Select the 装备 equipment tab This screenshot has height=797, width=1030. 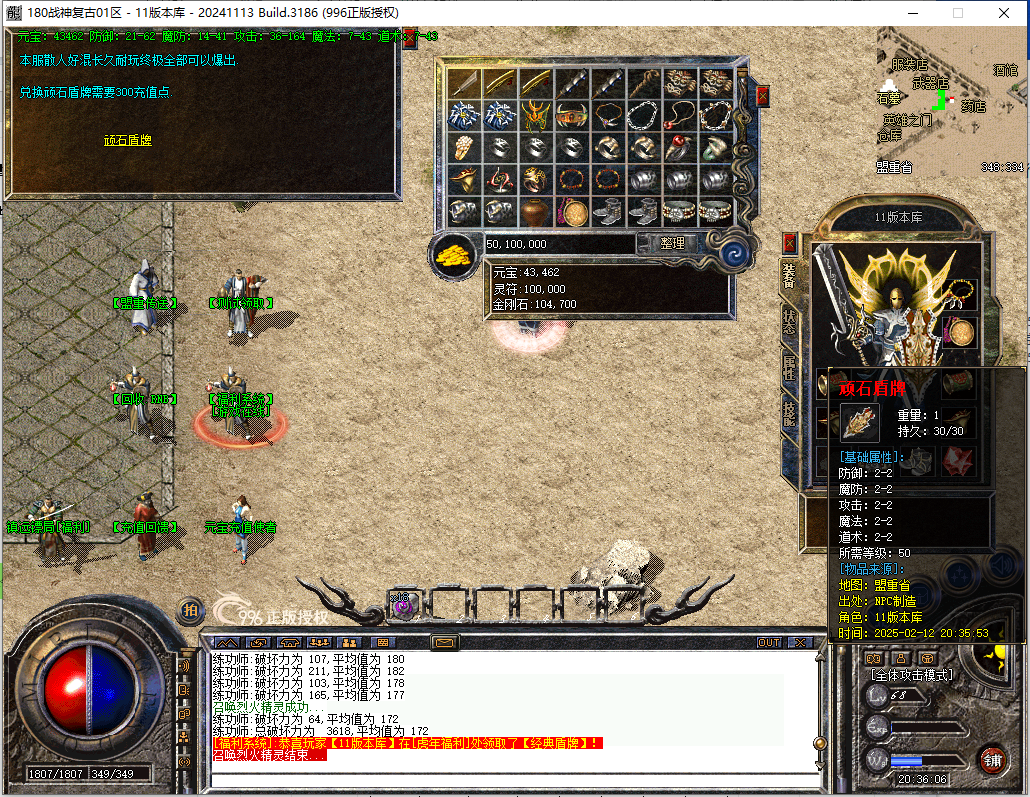pos(789,277)
